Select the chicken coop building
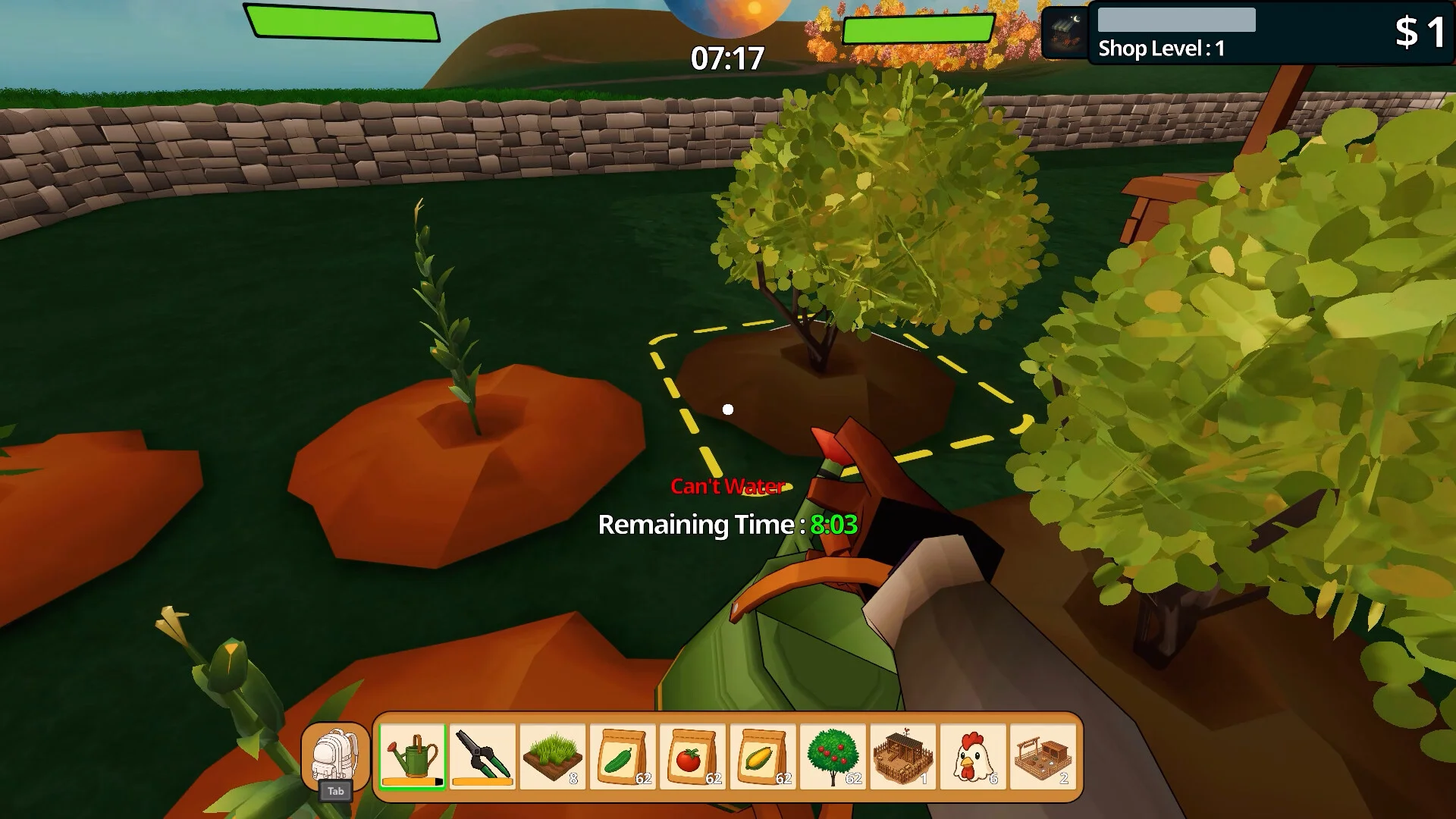 [902, 756]
